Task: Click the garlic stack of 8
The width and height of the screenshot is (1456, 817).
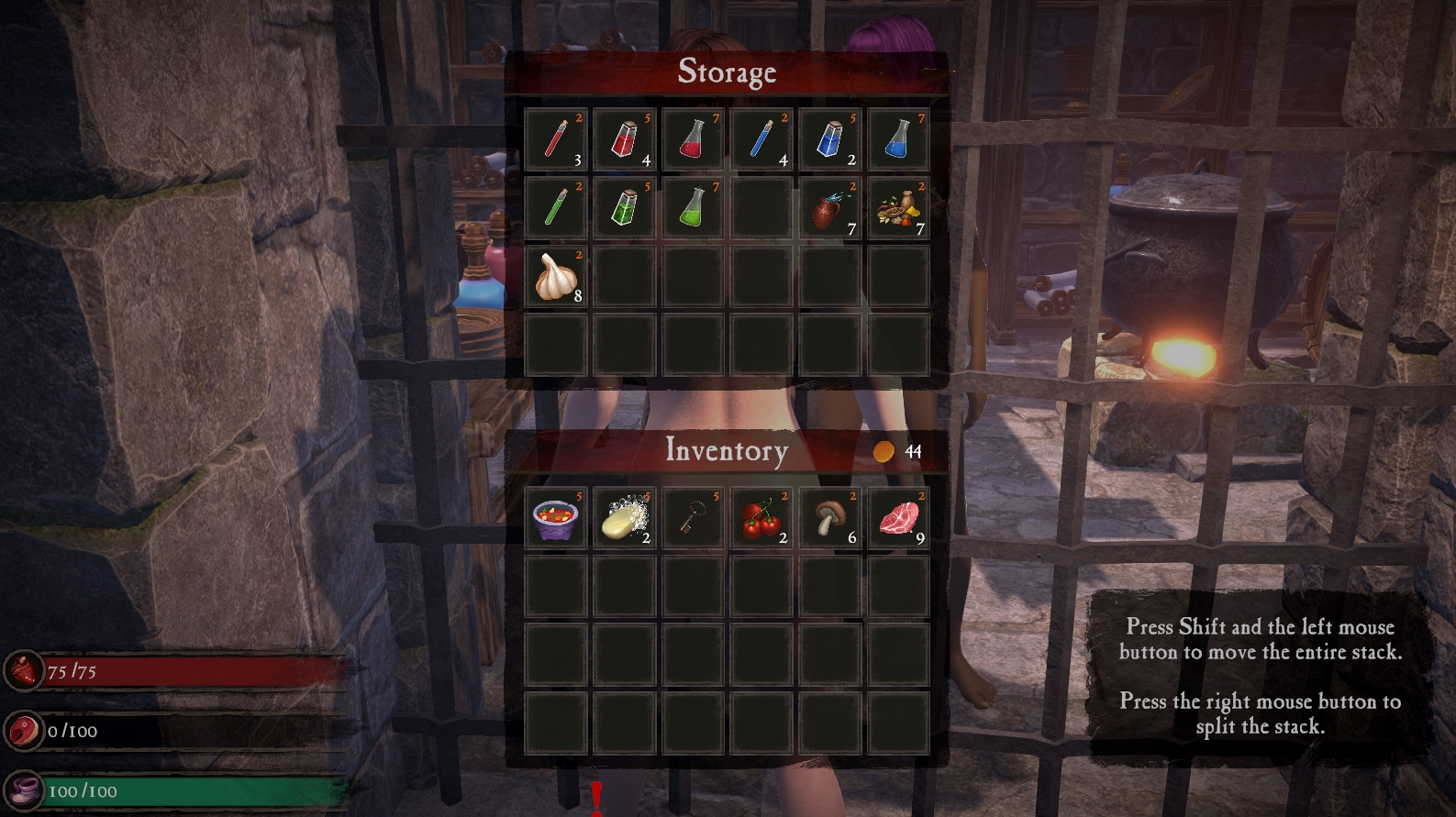Action: pos(554,277)
